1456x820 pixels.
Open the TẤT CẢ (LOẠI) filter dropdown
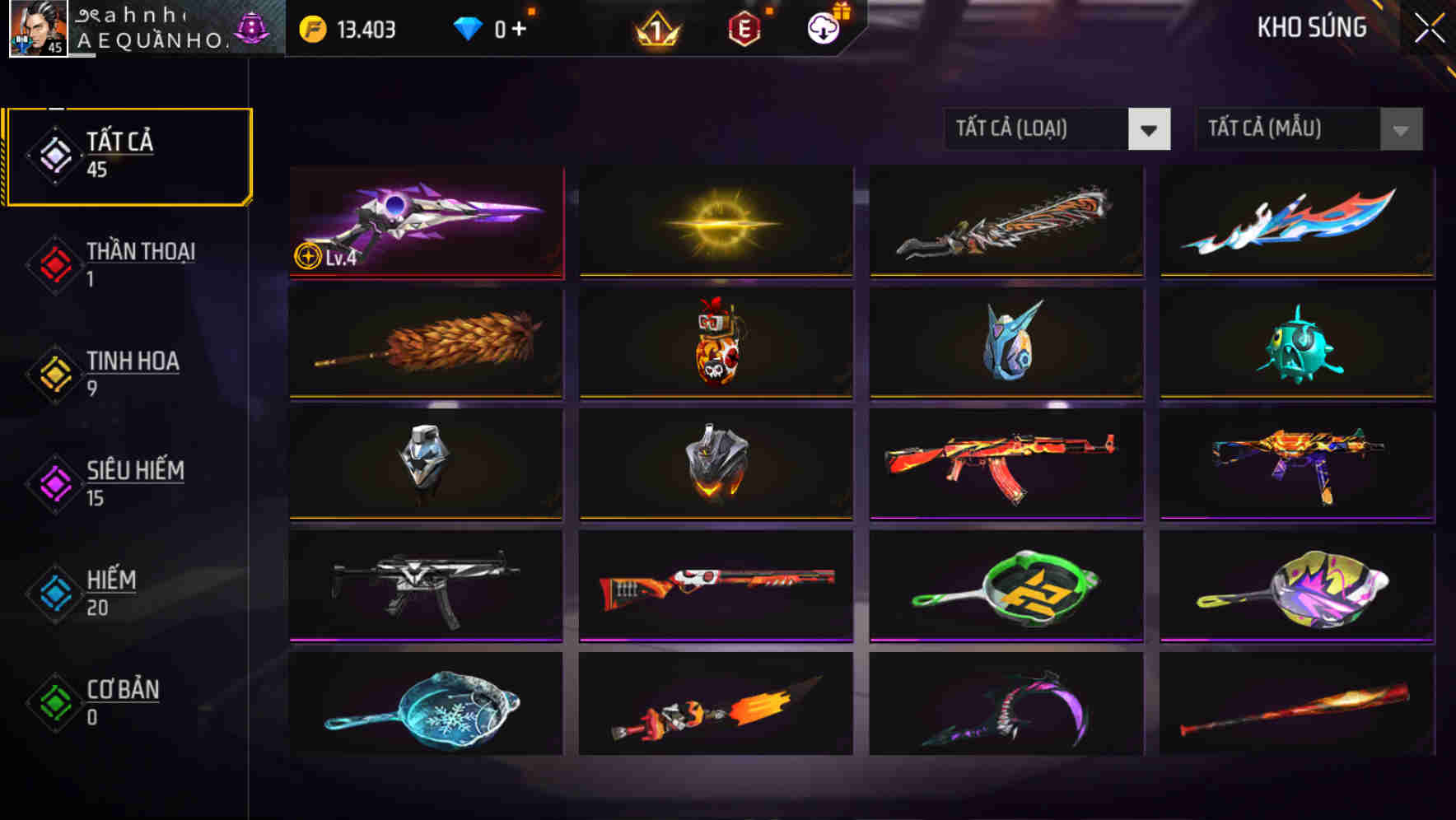click(x=1057, y=129)
